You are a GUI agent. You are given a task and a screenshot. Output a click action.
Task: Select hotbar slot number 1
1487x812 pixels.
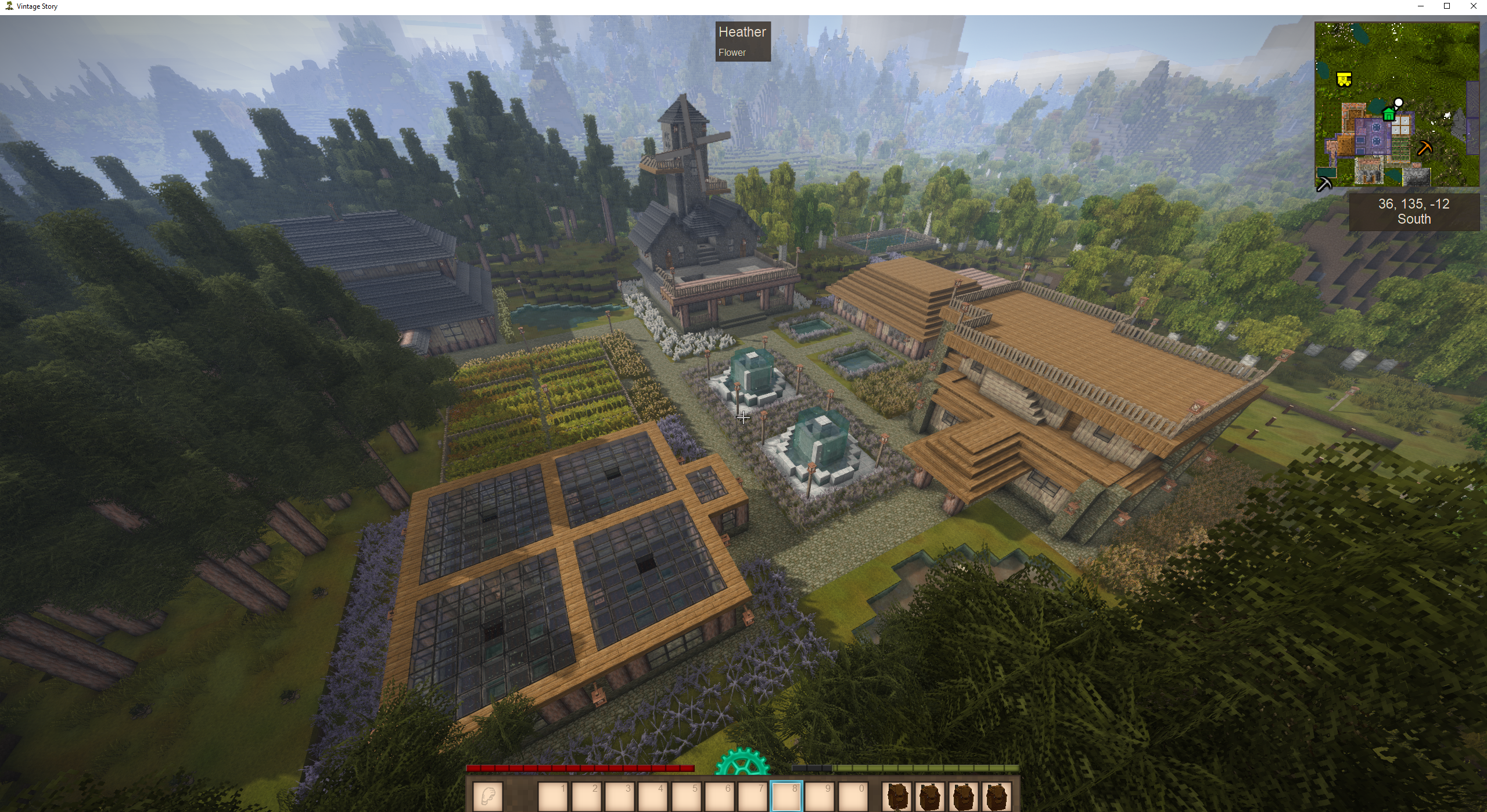click(552, 796)
